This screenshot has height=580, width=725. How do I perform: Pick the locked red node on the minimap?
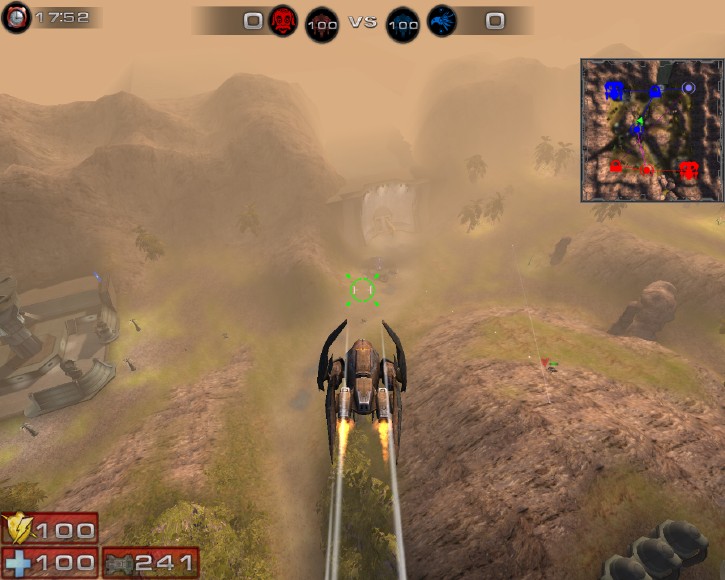pyautogui.click(x=616, y=166)
